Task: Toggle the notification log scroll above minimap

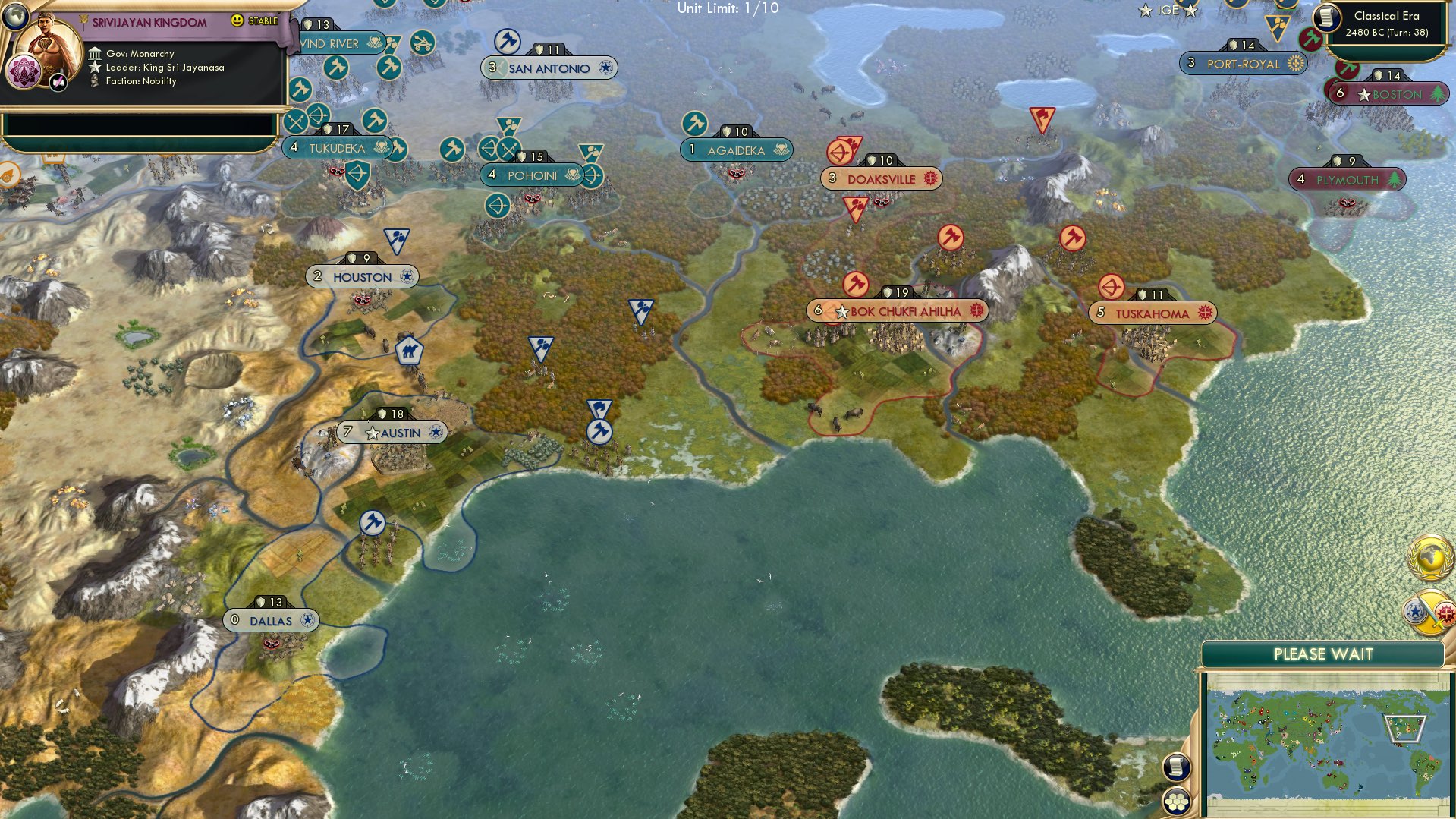Action: coord(1176,767)
